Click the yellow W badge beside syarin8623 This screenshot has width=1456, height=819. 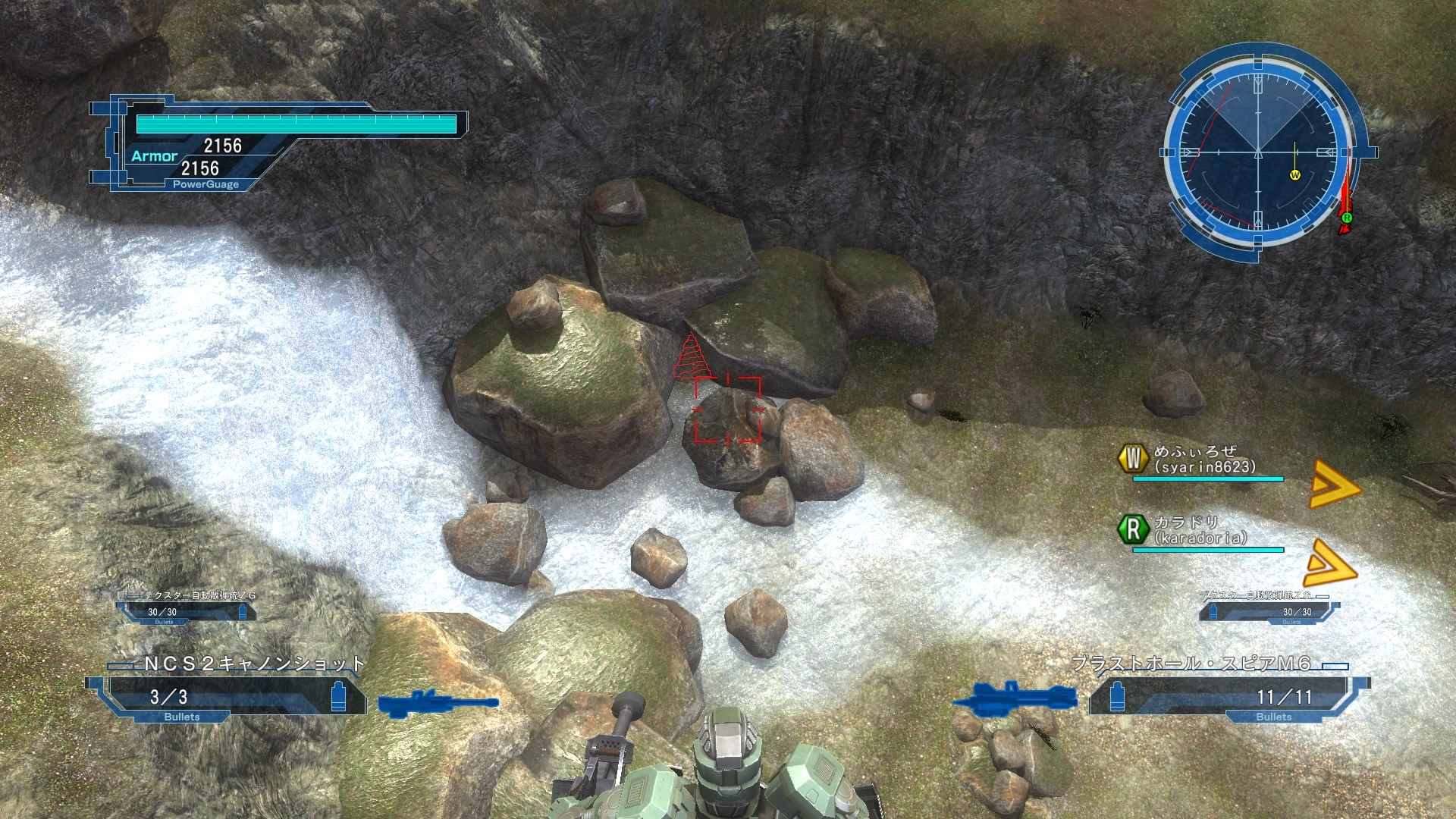[1133, 458]
